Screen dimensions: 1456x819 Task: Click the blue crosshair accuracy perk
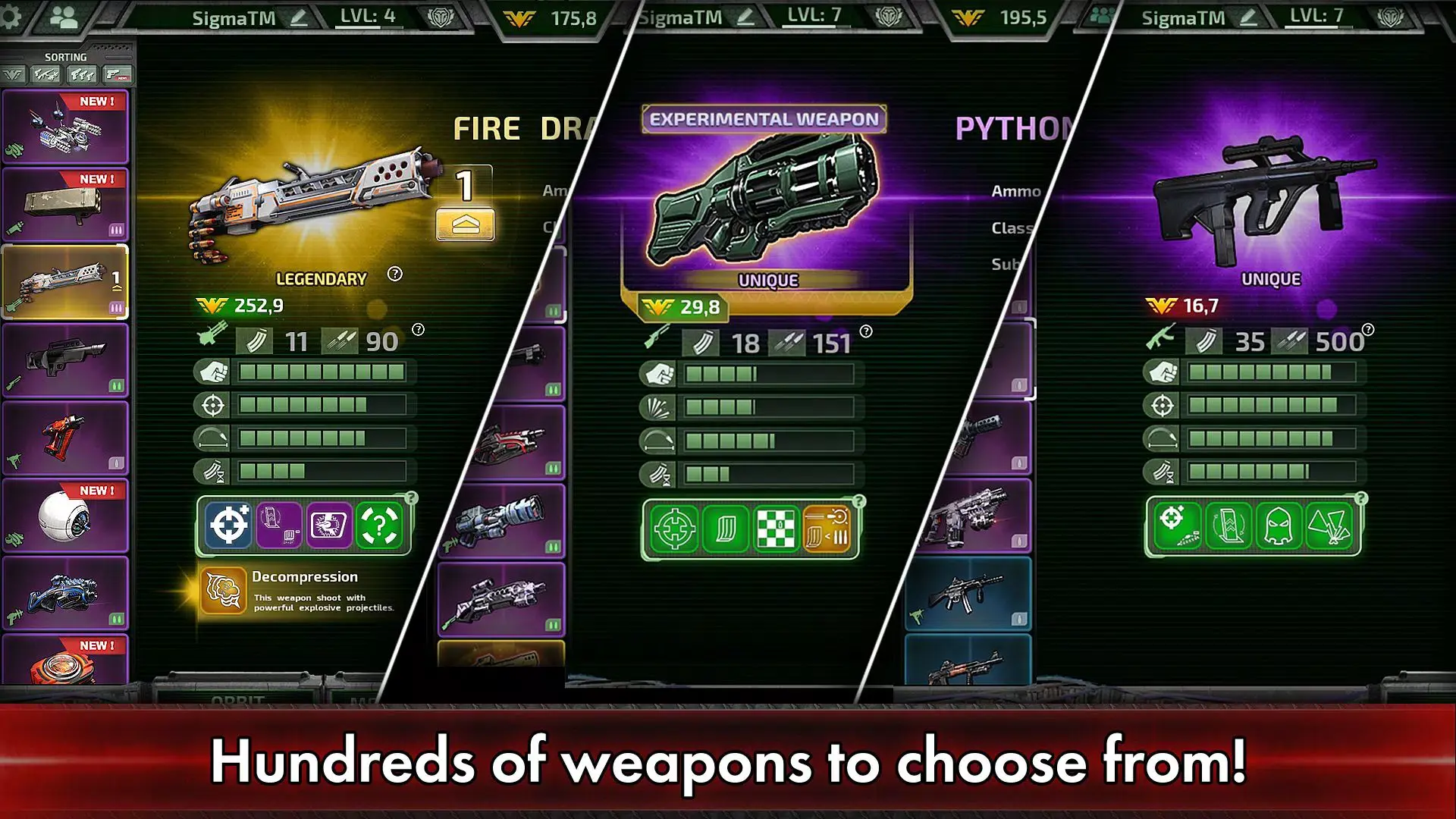point(228,526)
